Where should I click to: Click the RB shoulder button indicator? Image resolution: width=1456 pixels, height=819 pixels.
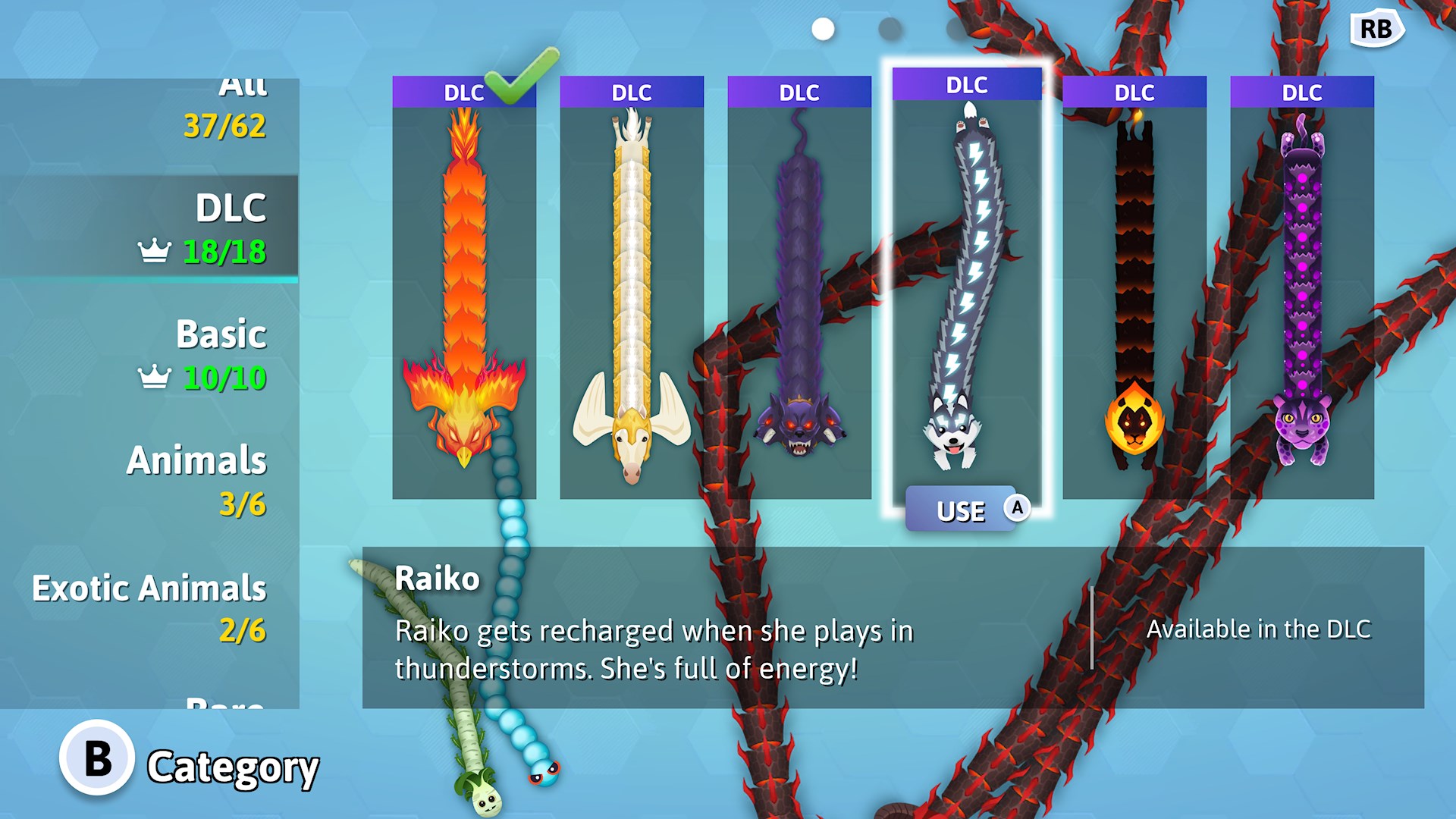point(1377,29)
